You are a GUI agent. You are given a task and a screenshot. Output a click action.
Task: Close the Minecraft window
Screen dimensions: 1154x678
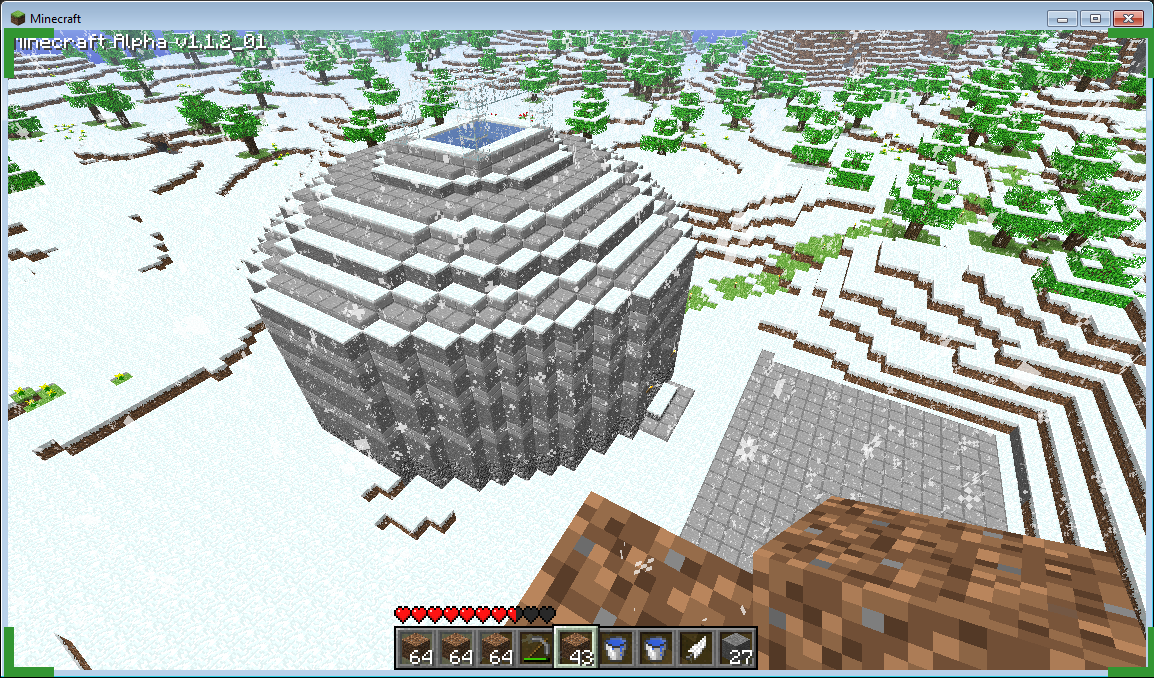pyautogui.click(x=1127, y=19)
